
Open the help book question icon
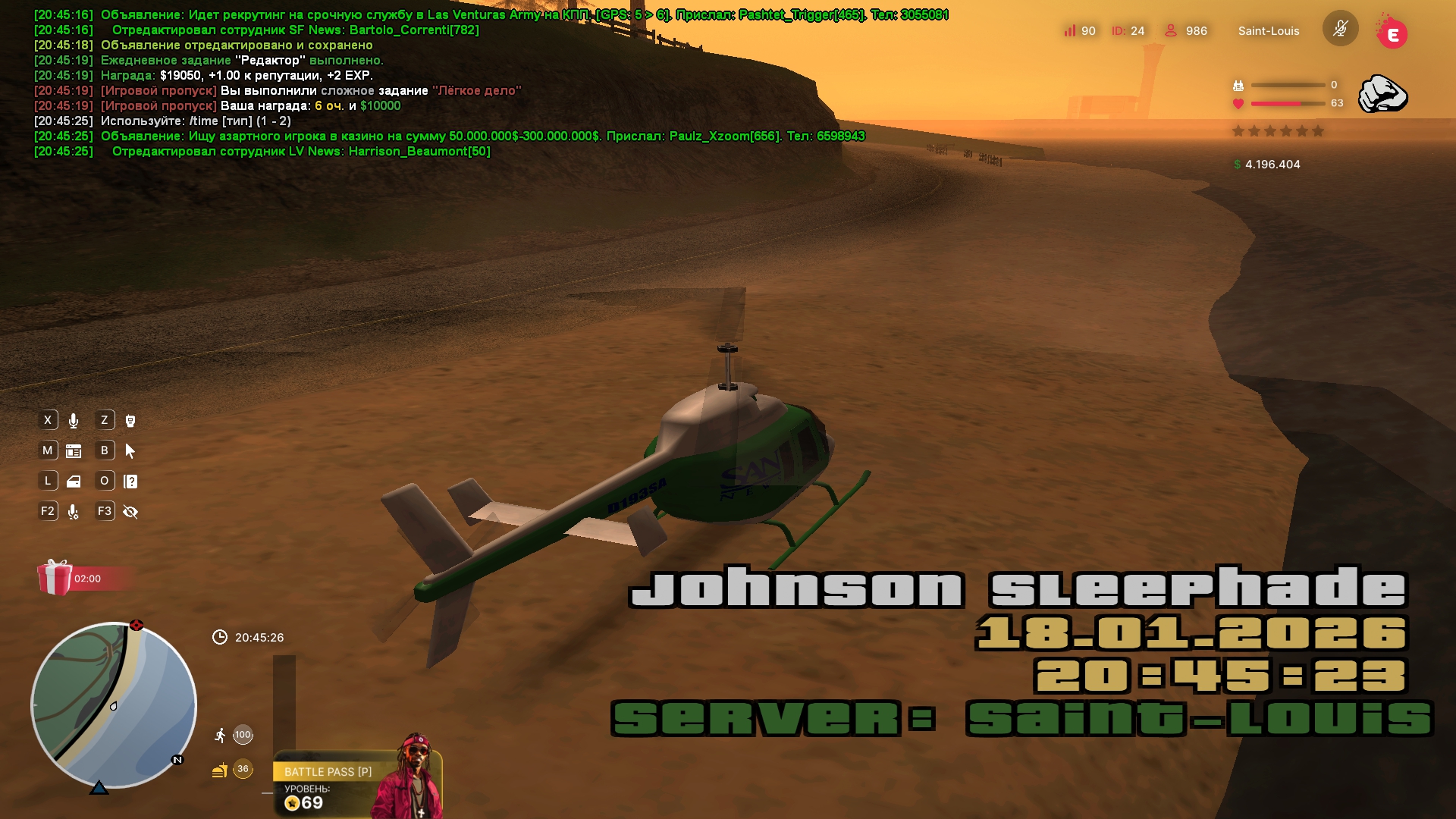130,482
